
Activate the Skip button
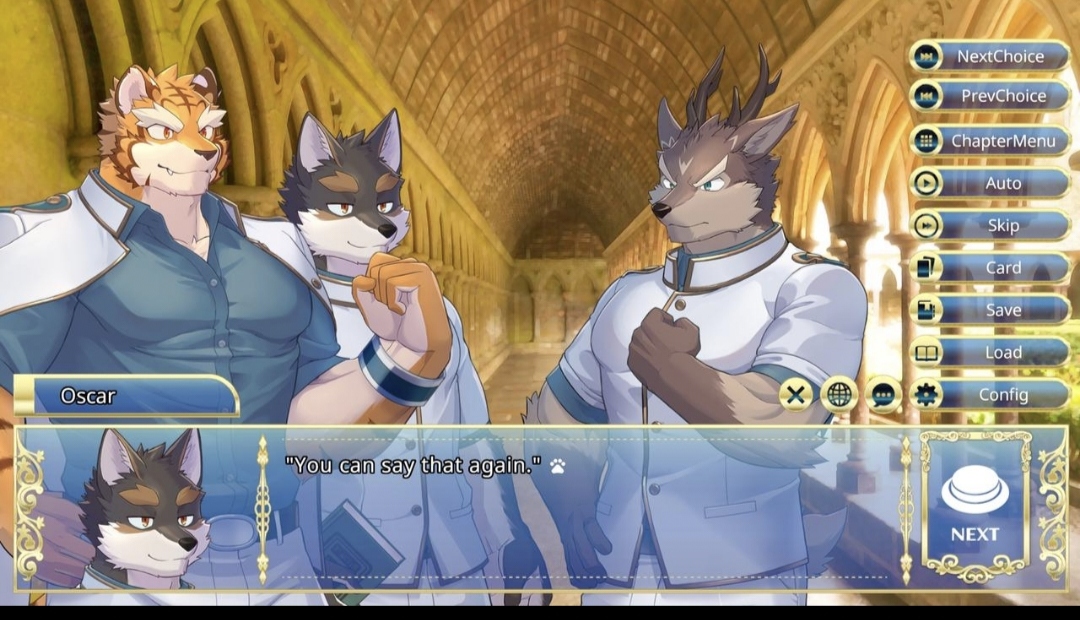[x=990, y=225]
